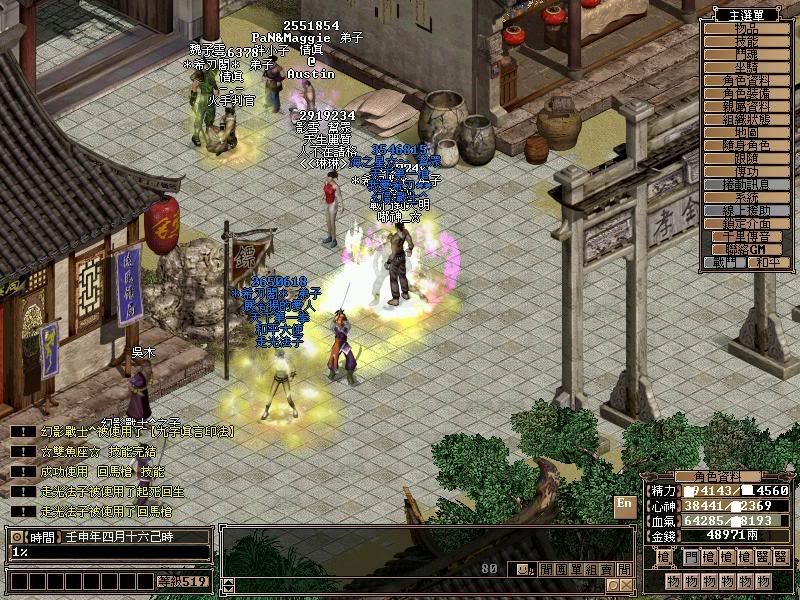This screenshot has width=800, height=600.
Task: Open 組織狀態 organization status
Action: [x=746, y=119]
